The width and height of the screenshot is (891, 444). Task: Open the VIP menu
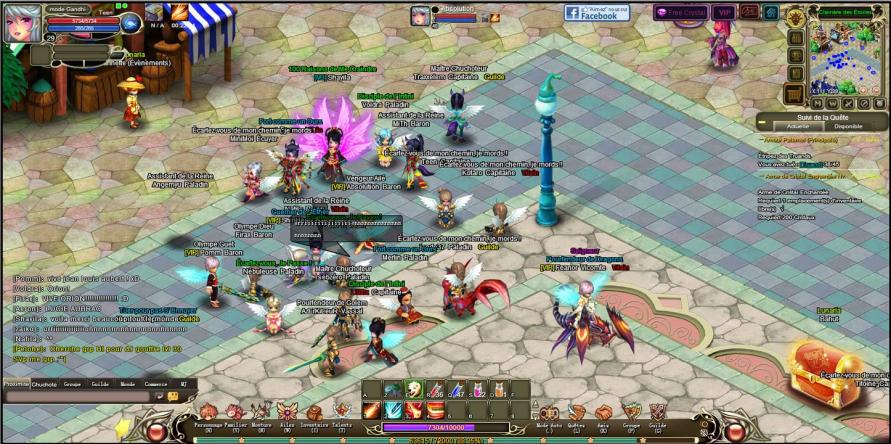(x=723, y=13)
